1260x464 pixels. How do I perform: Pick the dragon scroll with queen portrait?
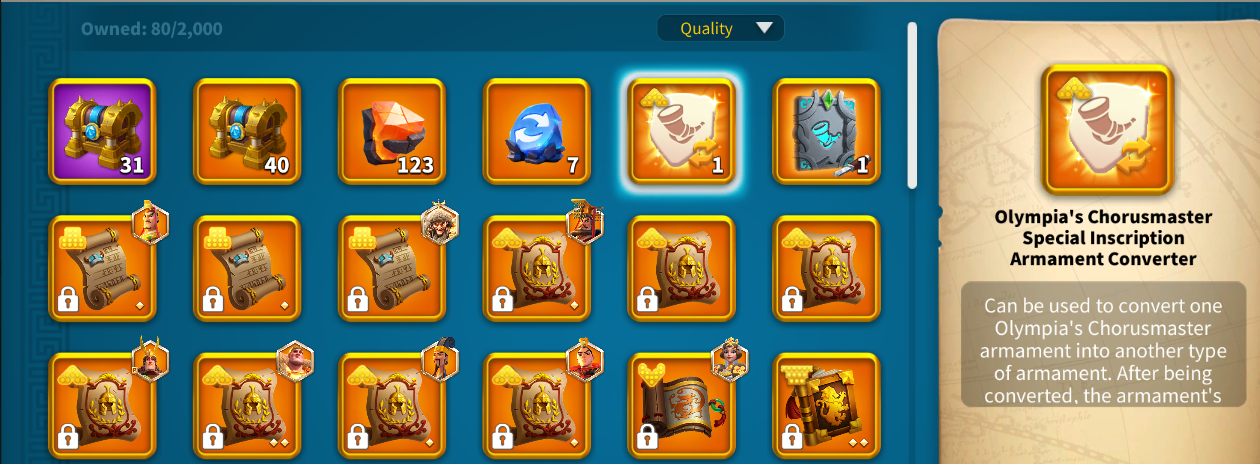[682, 406]
